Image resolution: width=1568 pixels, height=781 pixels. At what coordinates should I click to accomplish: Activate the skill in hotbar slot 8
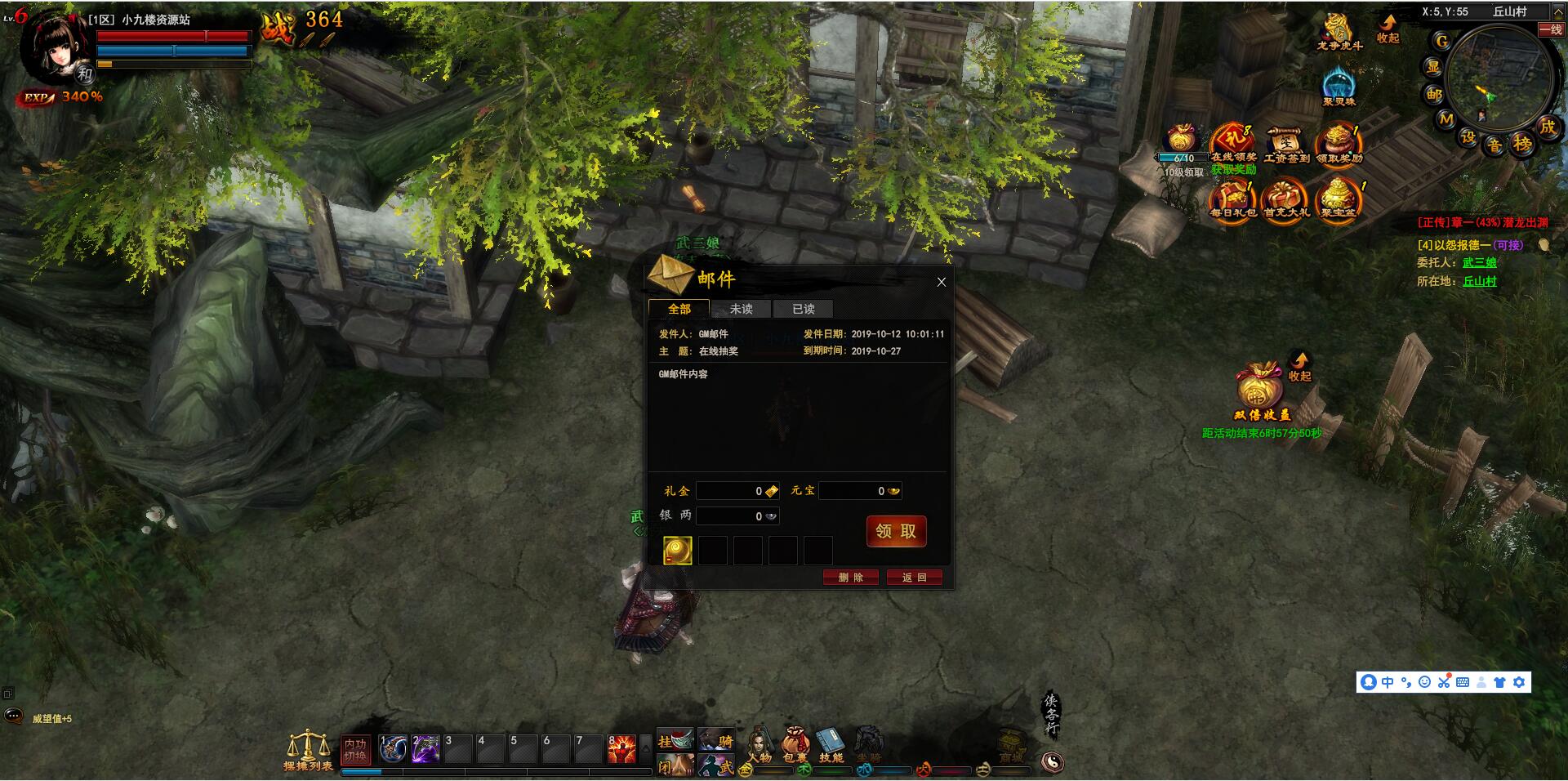pos(622,749)
